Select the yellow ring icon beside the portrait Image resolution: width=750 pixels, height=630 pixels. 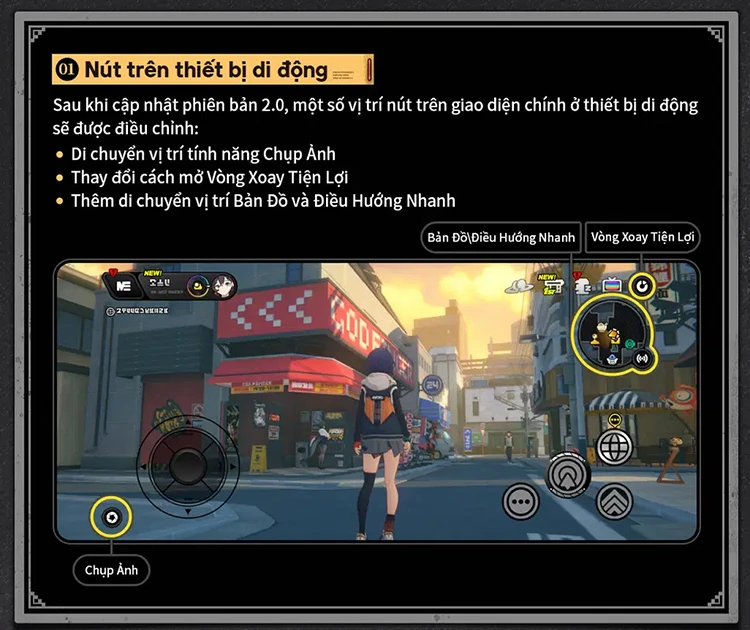(197, 285)
